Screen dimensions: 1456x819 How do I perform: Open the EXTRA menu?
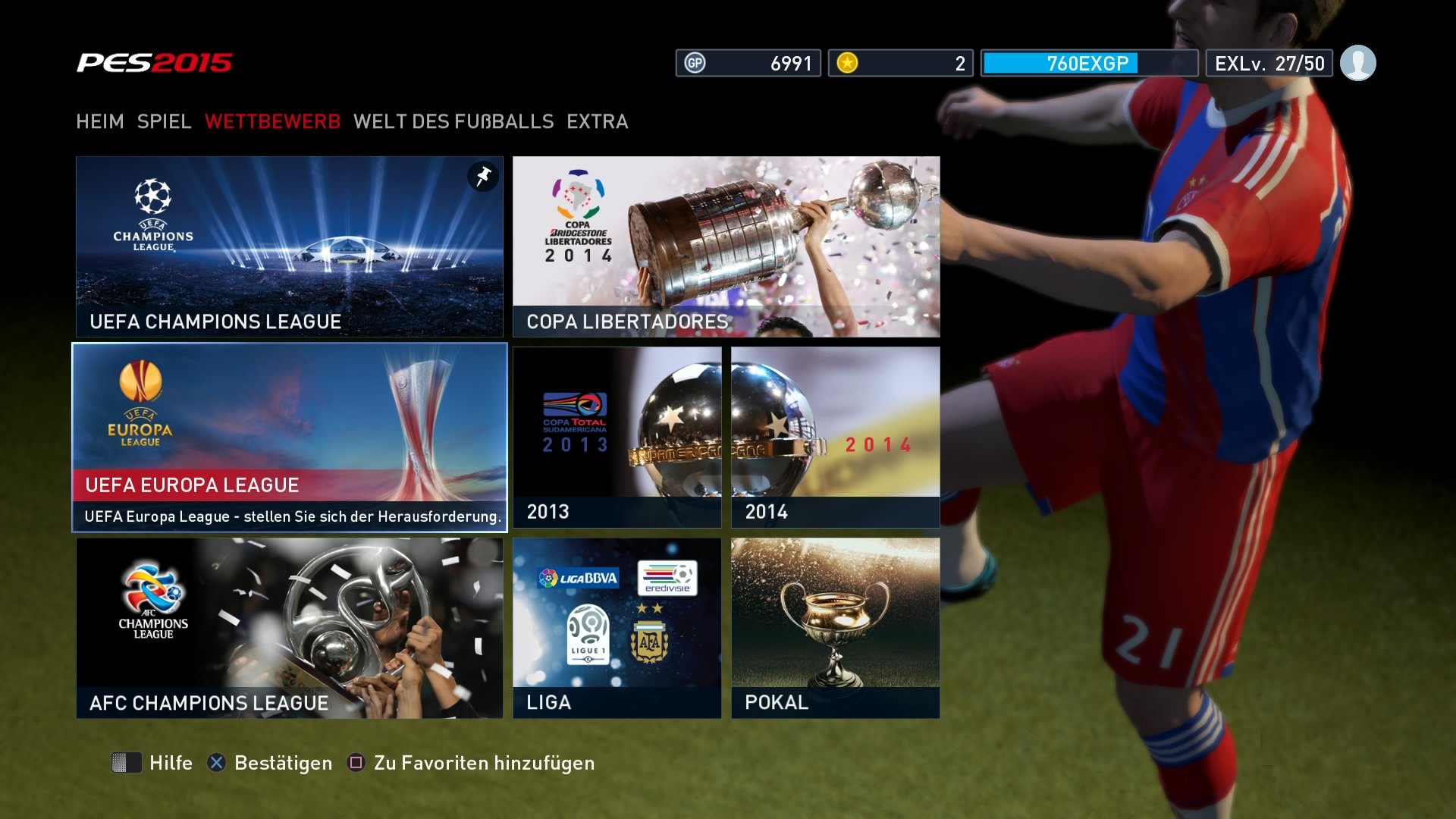click(596, 121)
